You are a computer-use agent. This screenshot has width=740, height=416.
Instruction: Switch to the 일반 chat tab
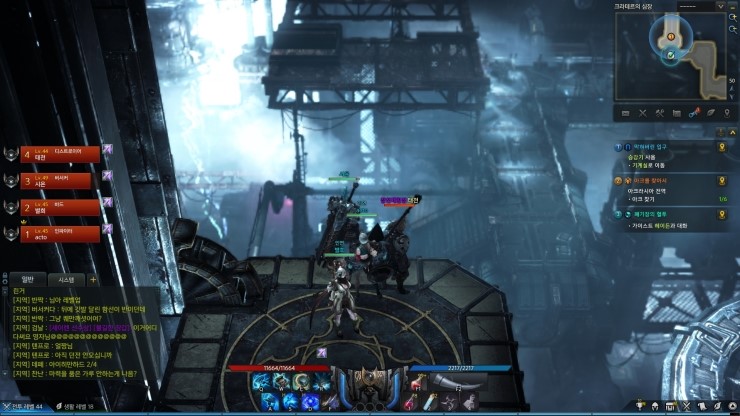pyautogui.click(x=28, y=279)
